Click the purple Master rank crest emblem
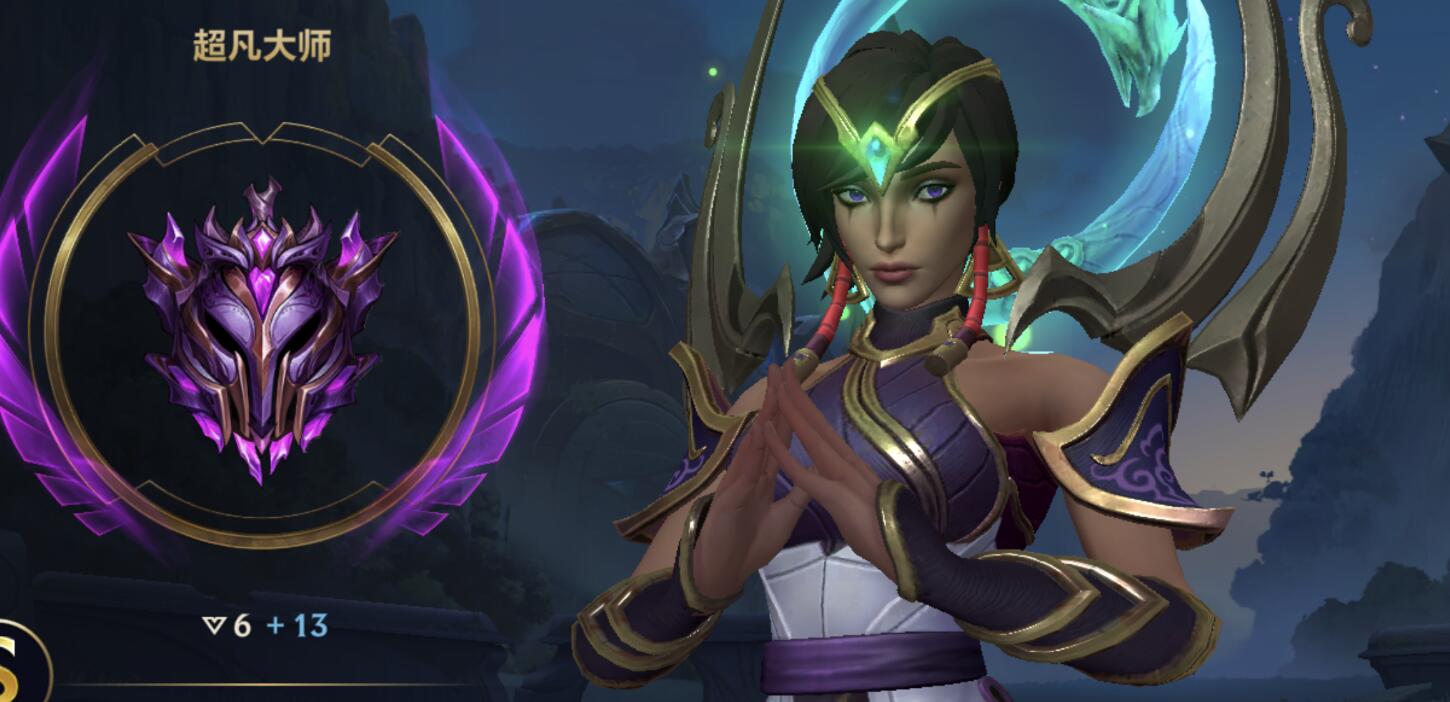Screen dimensions: 1450x702 point(262,330)
